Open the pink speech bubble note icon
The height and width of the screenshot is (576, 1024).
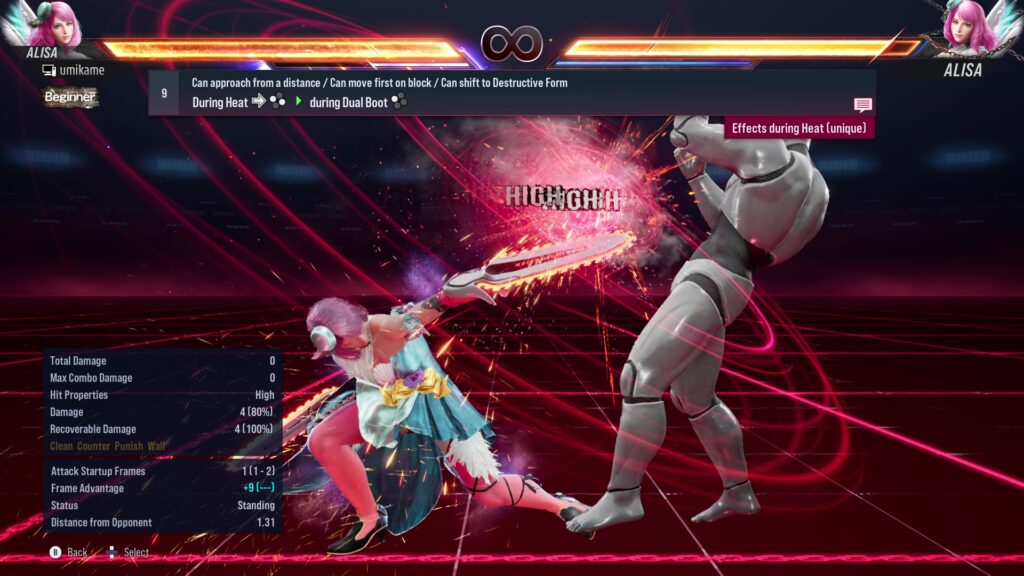click(862, 104)
